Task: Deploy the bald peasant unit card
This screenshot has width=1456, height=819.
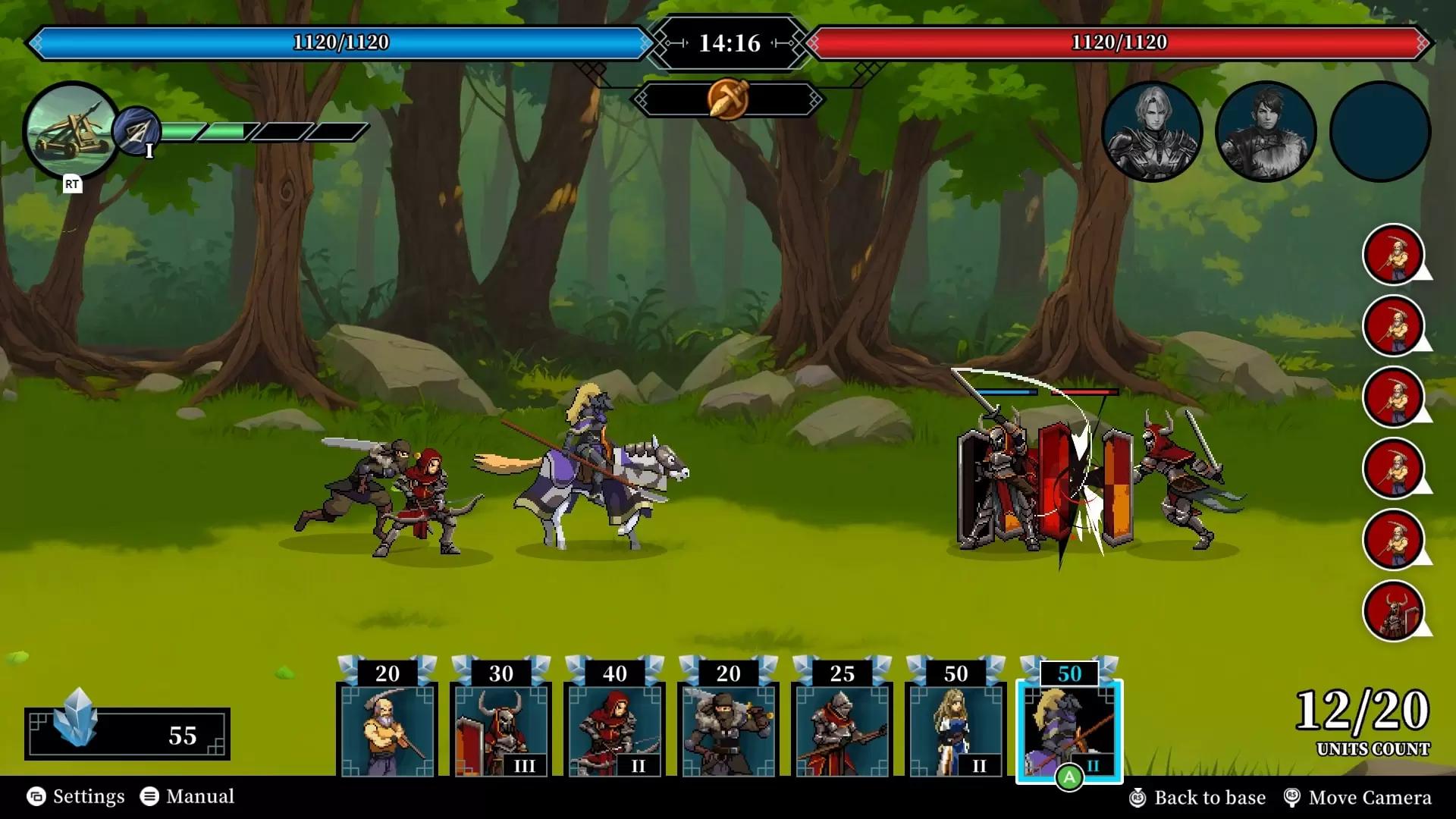Action: (387, 728)
